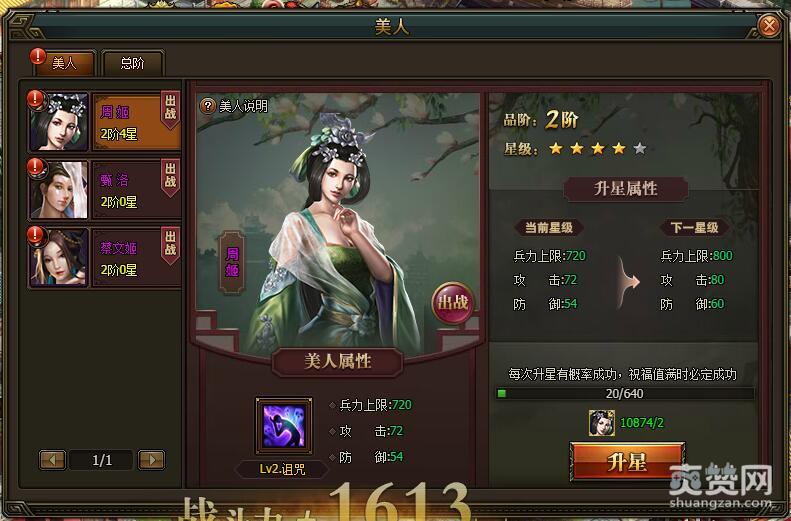Click 出战 flag beside 蔡文姬
791x521 pixels.
(x=170, y=245)
